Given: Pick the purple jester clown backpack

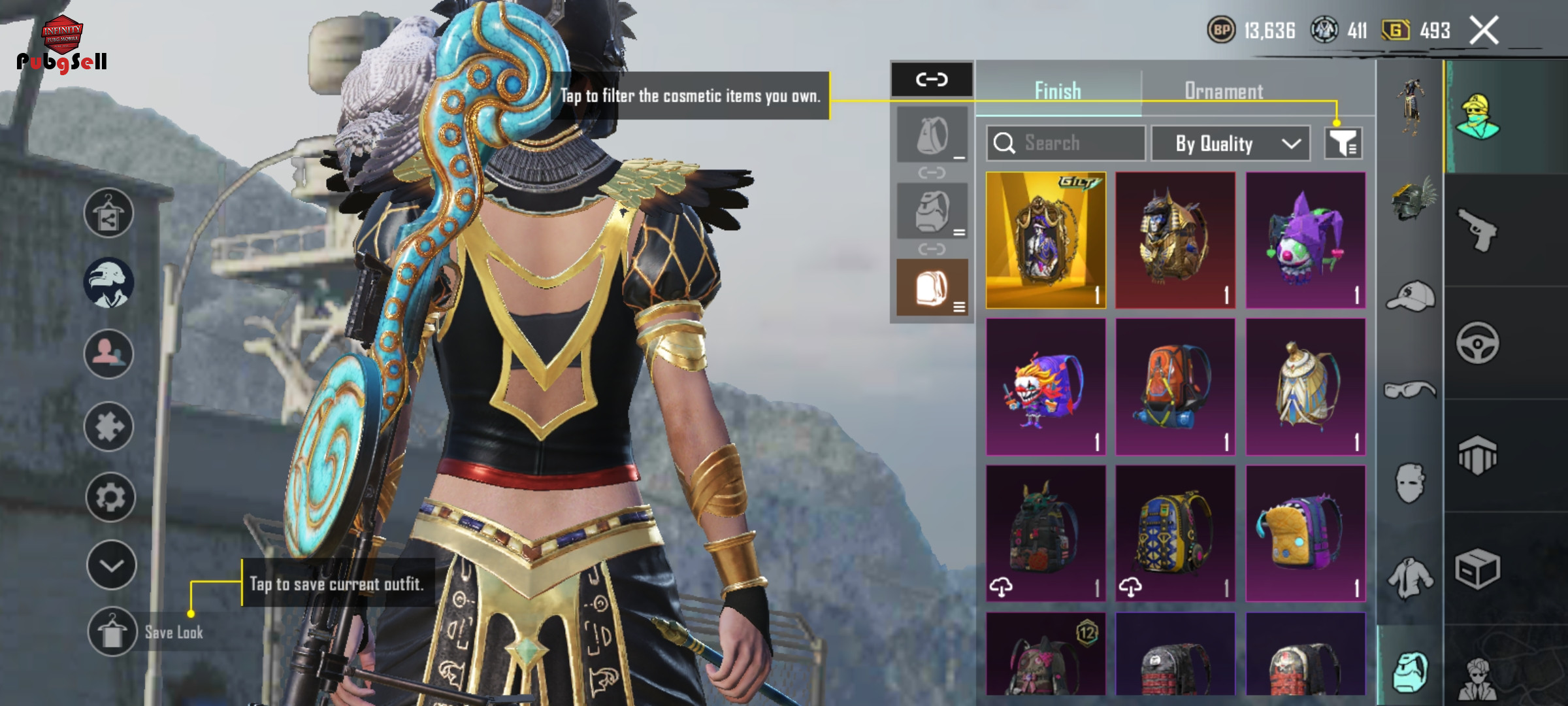Looking at the screenshot, I should (1305, 240).
